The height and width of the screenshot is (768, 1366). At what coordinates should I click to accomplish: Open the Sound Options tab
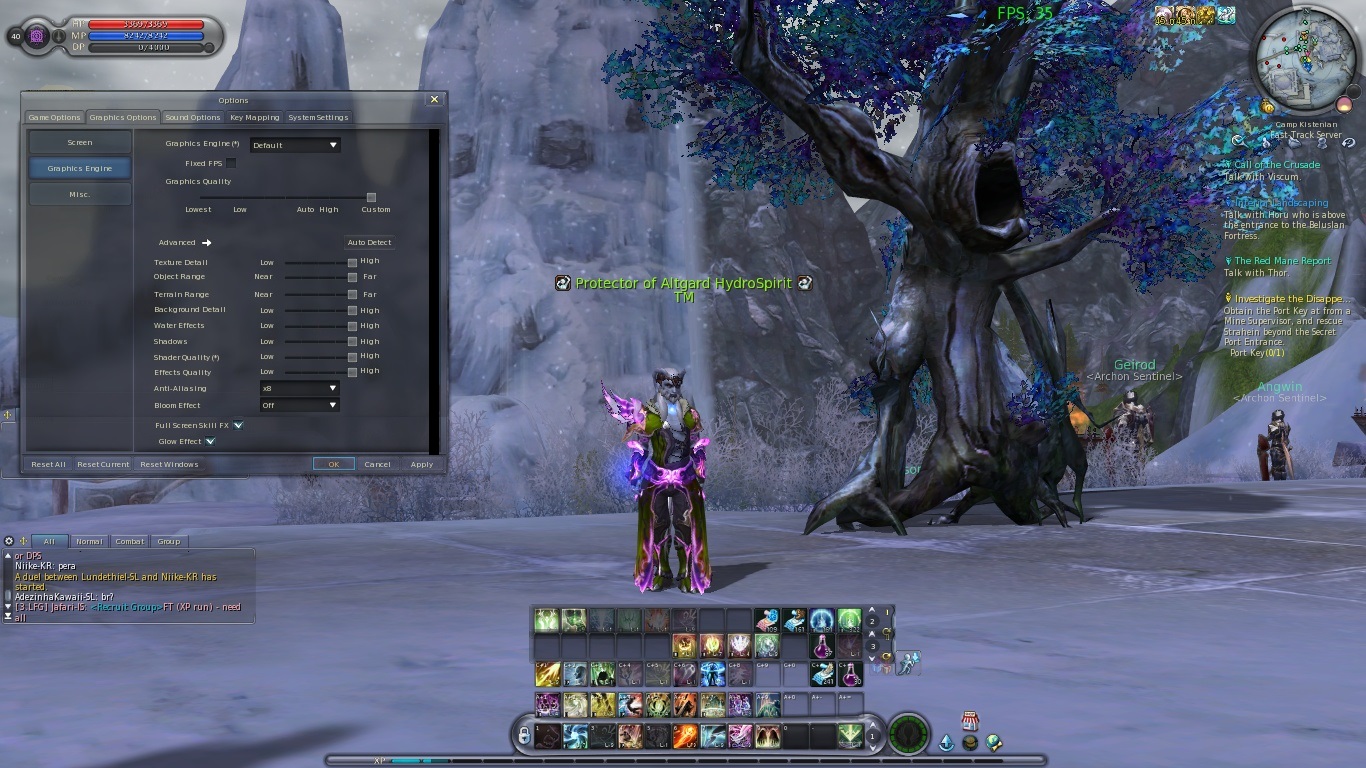[192, 118]
